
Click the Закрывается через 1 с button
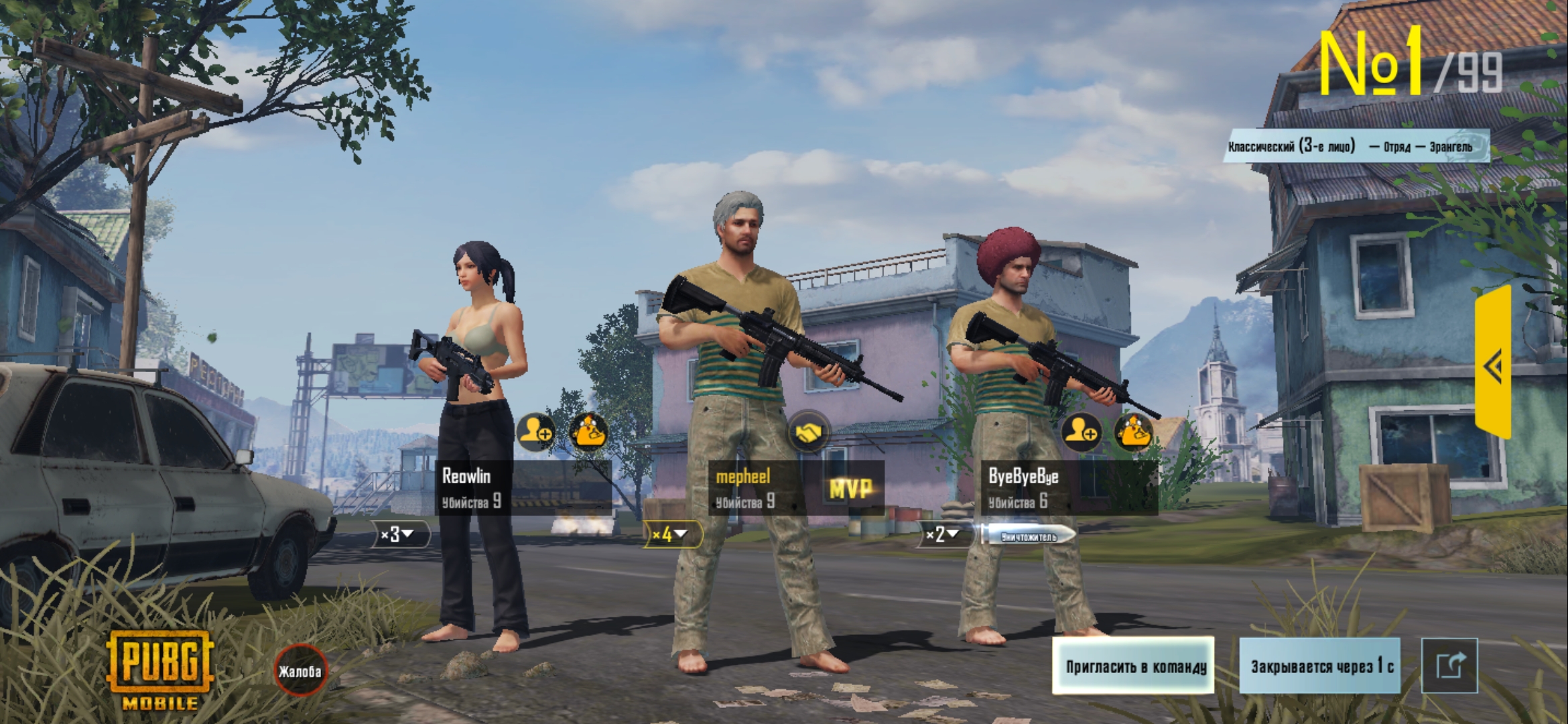[1320, 666]
